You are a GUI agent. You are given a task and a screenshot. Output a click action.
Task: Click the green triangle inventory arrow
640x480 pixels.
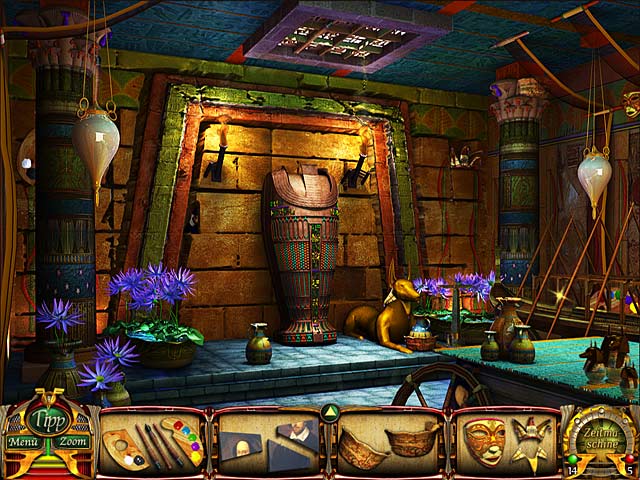pyautogui.click(x=327, y=413)
